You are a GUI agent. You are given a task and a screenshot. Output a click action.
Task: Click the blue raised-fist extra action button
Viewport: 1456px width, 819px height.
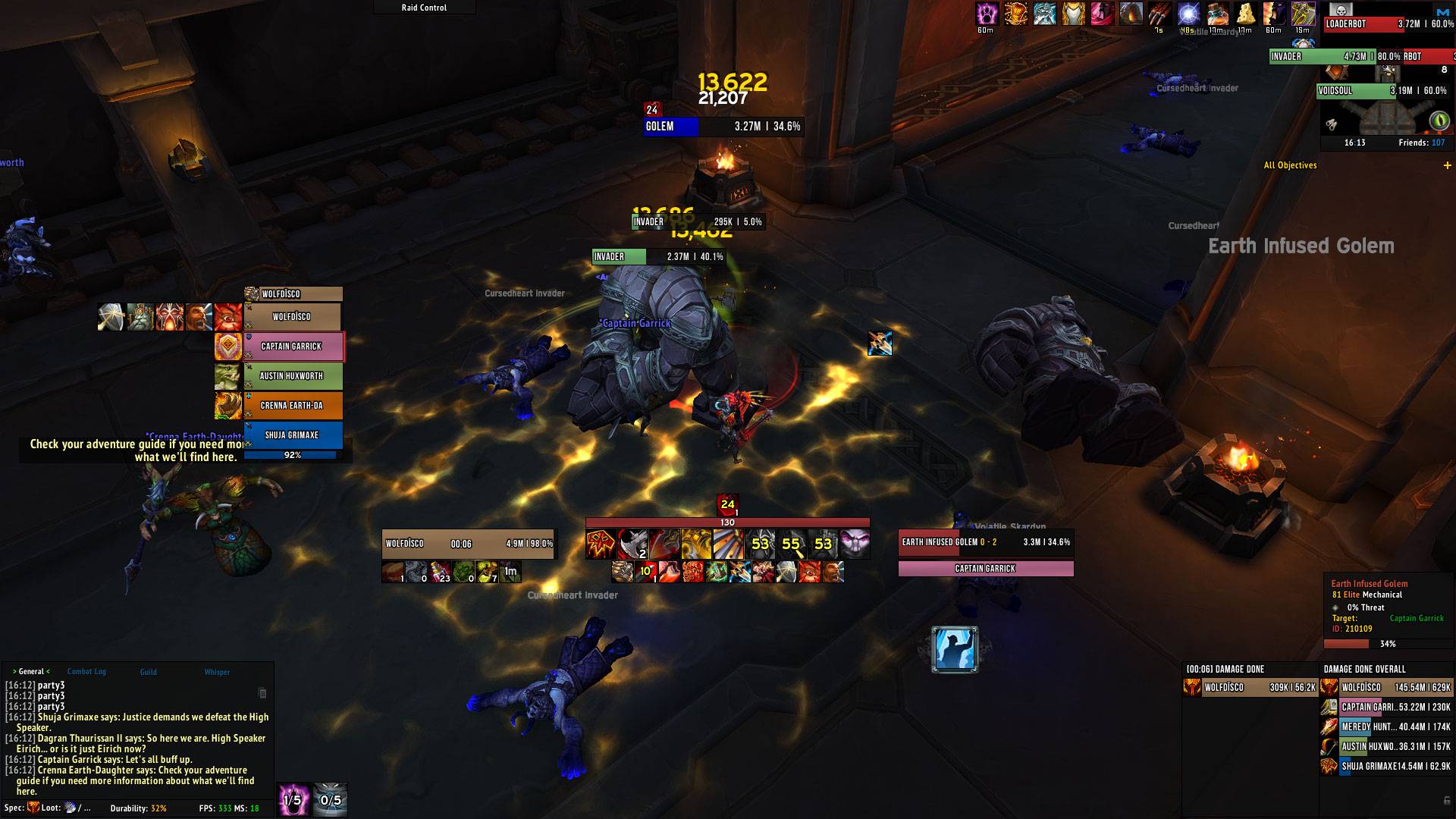coord(955,649)
